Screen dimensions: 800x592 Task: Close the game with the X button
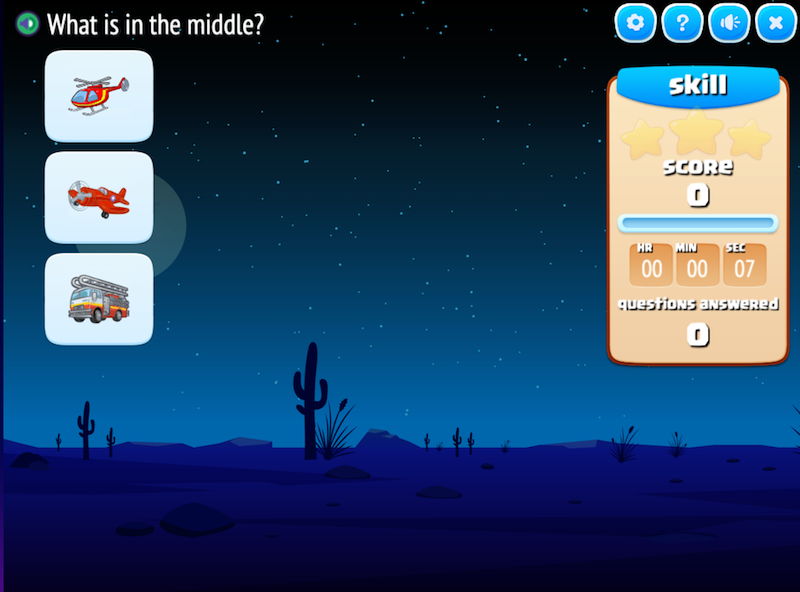coord(775,23)
